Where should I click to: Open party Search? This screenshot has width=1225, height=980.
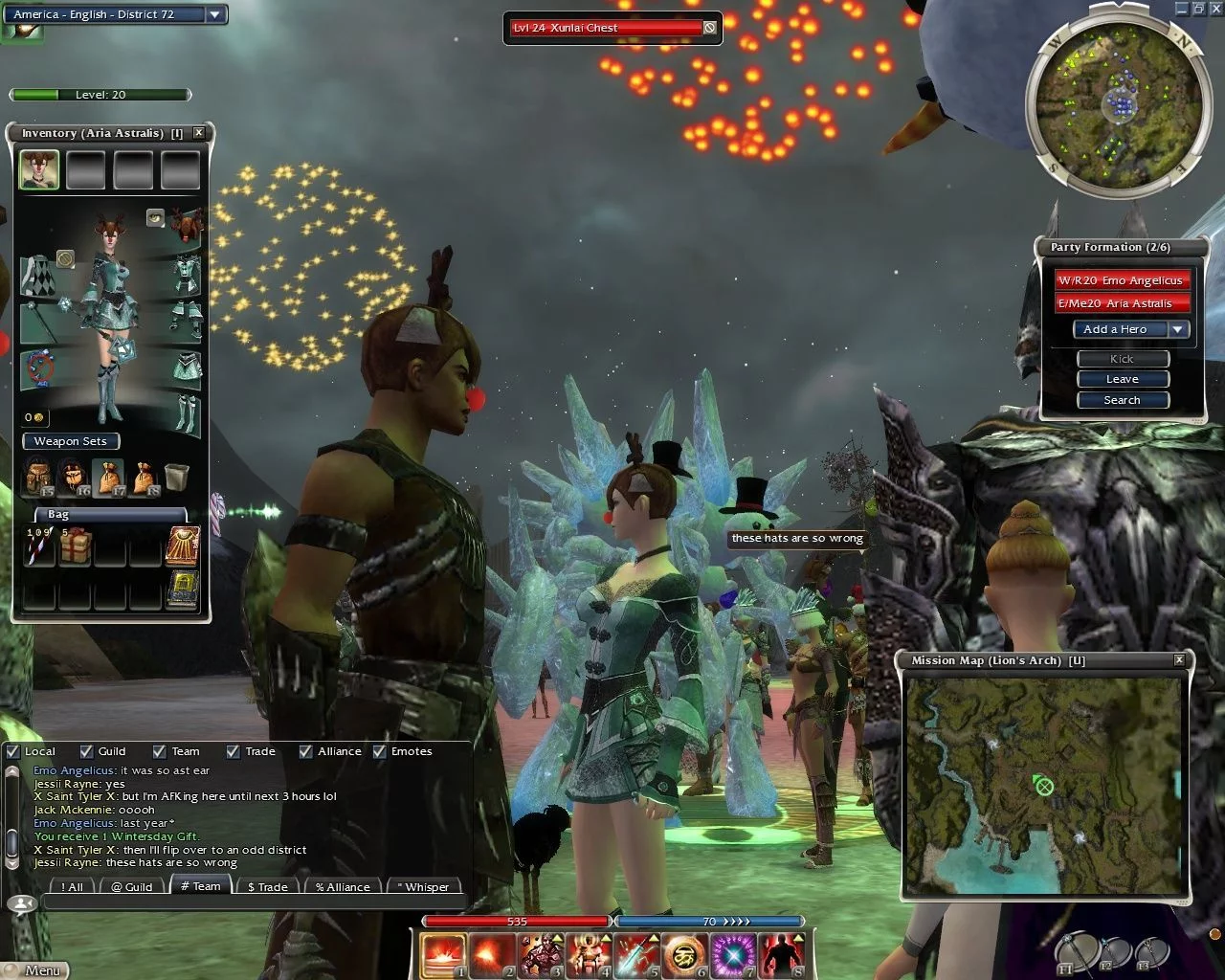[1122, 400]
